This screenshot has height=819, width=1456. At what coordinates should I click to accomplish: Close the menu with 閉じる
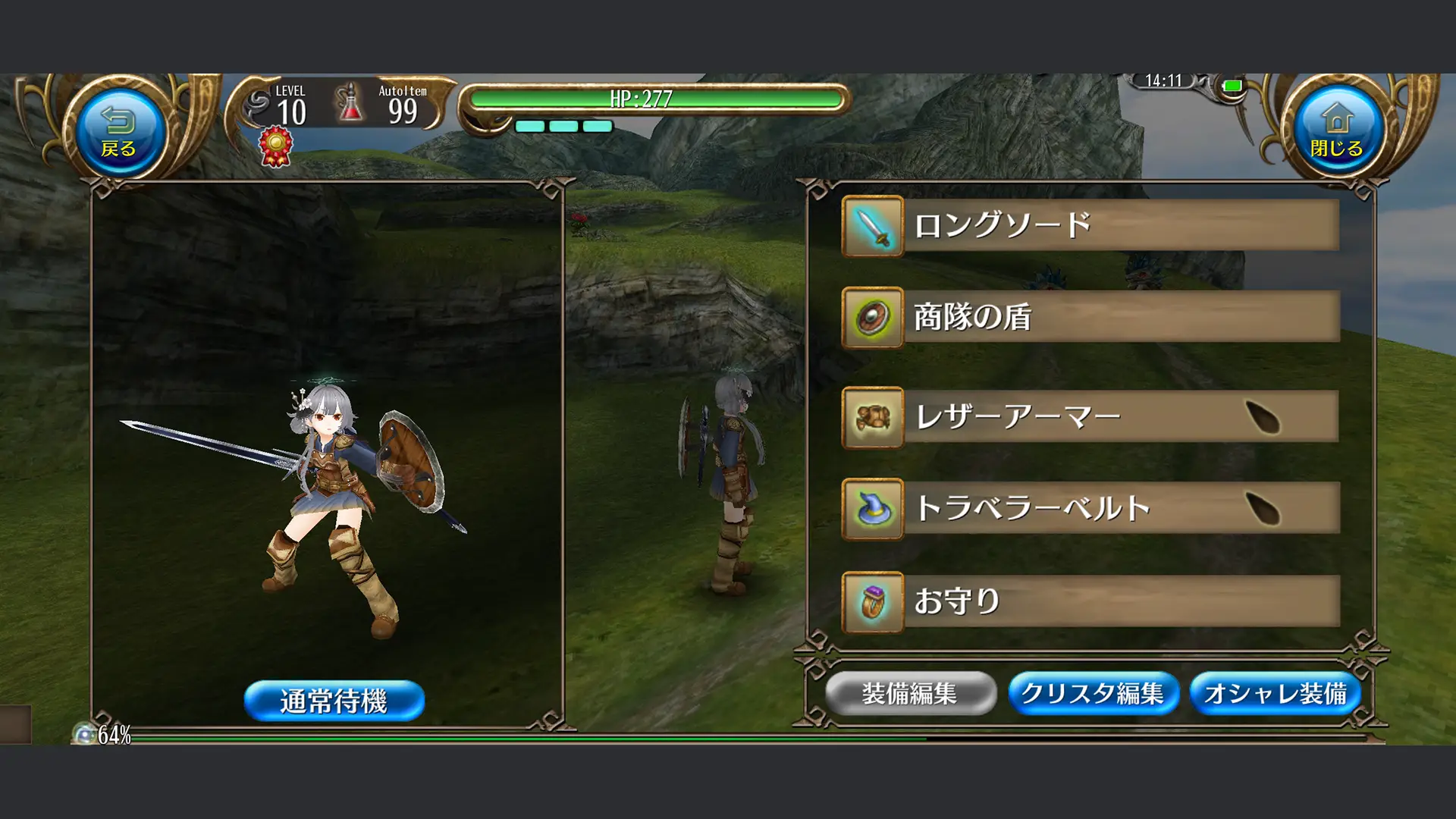click(x=1336, y=130)
